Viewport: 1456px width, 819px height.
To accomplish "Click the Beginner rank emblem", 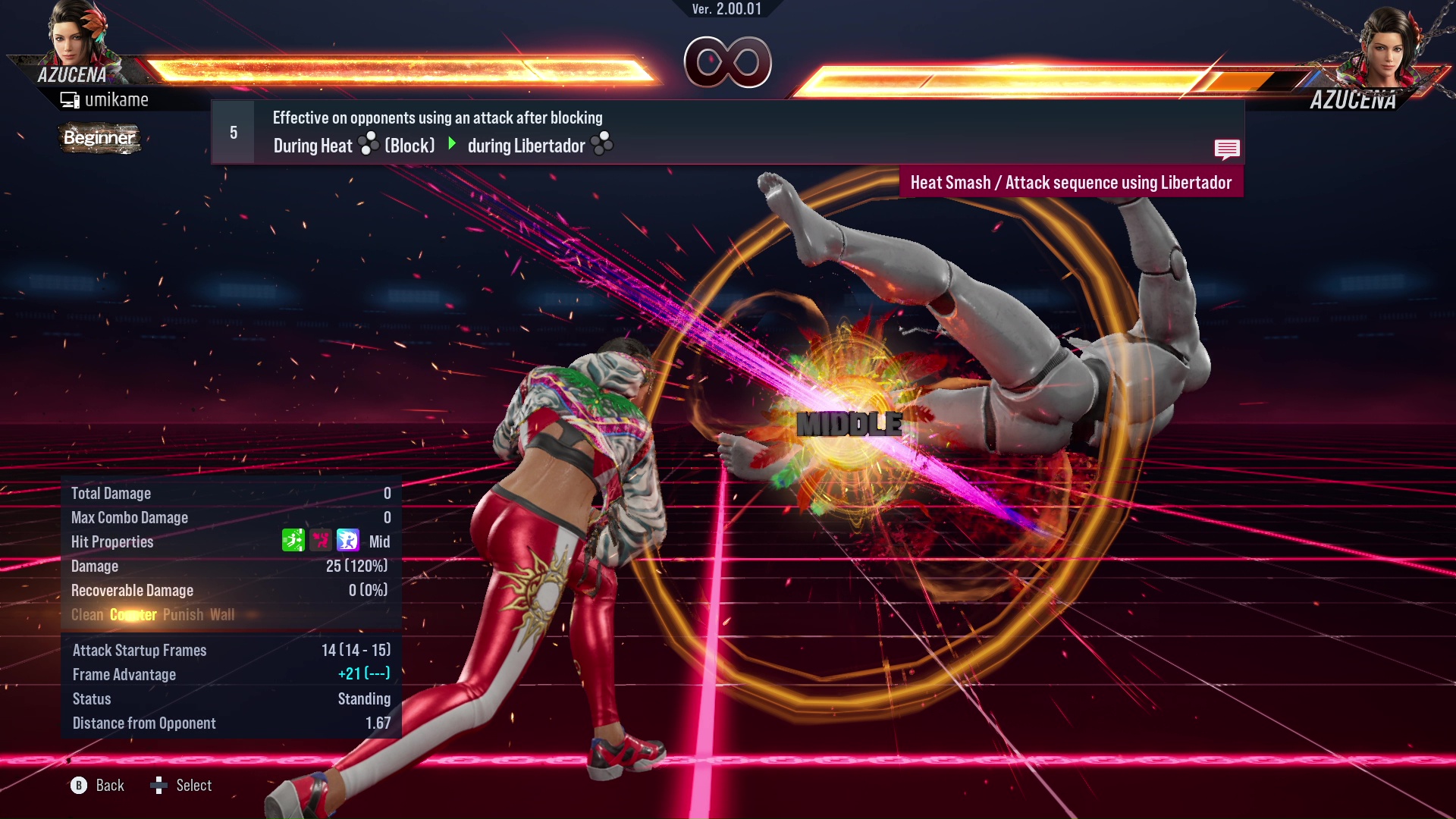I will [99, 138].
